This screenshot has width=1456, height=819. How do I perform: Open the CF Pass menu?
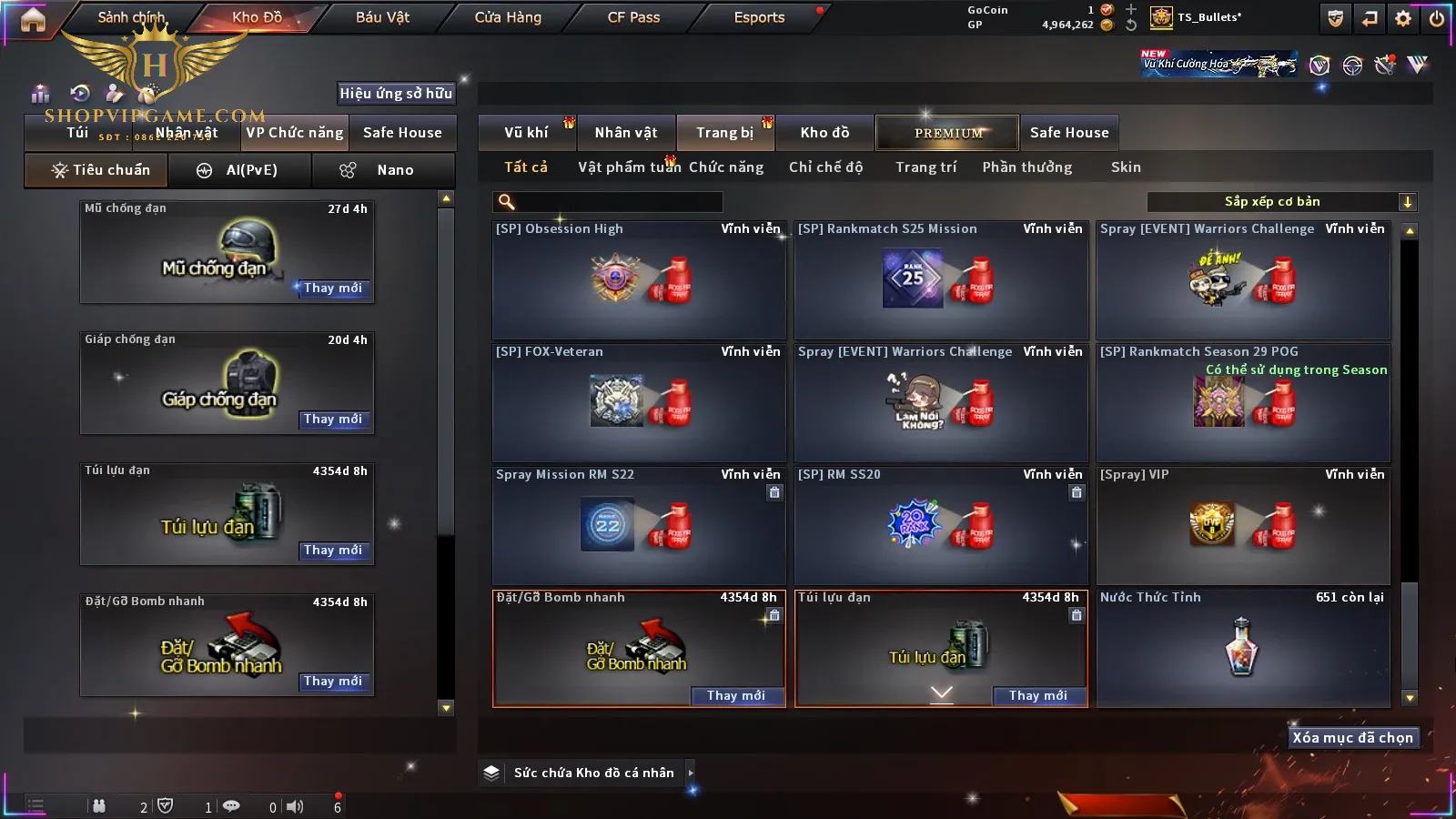633,17
